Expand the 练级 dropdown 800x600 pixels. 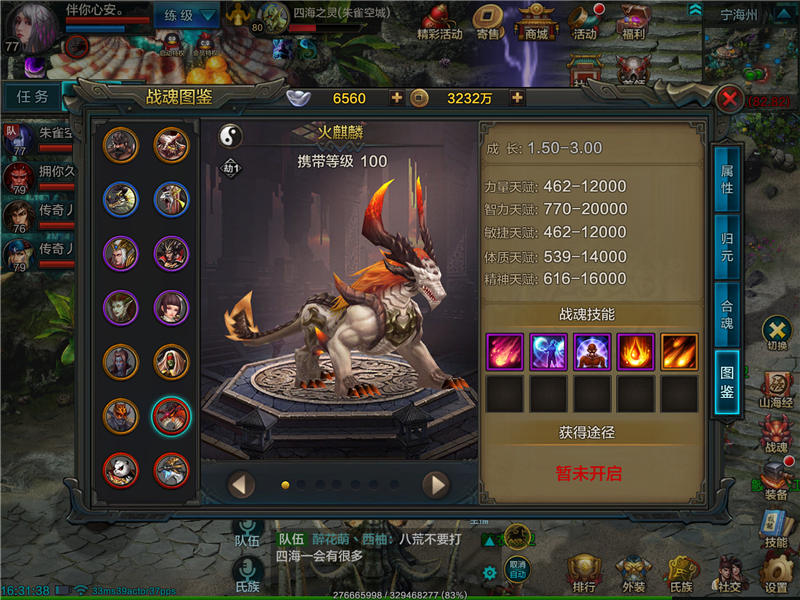pos(187,15)
